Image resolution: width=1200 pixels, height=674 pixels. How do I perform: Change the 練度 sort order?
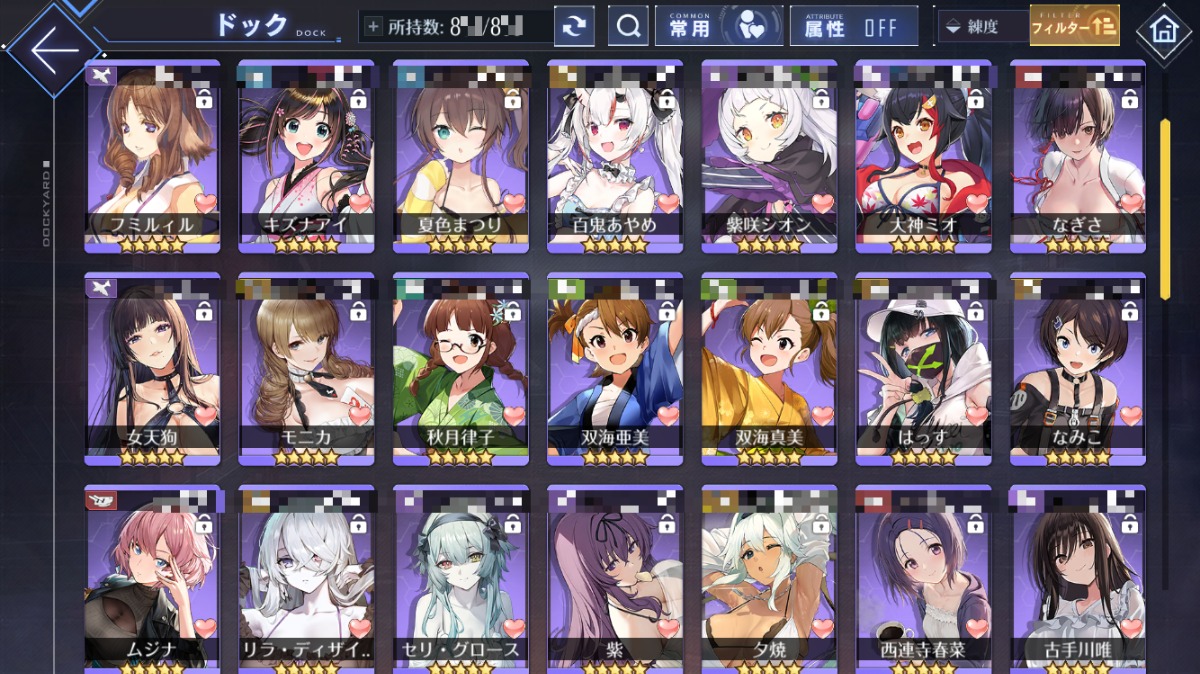point(982,26)
